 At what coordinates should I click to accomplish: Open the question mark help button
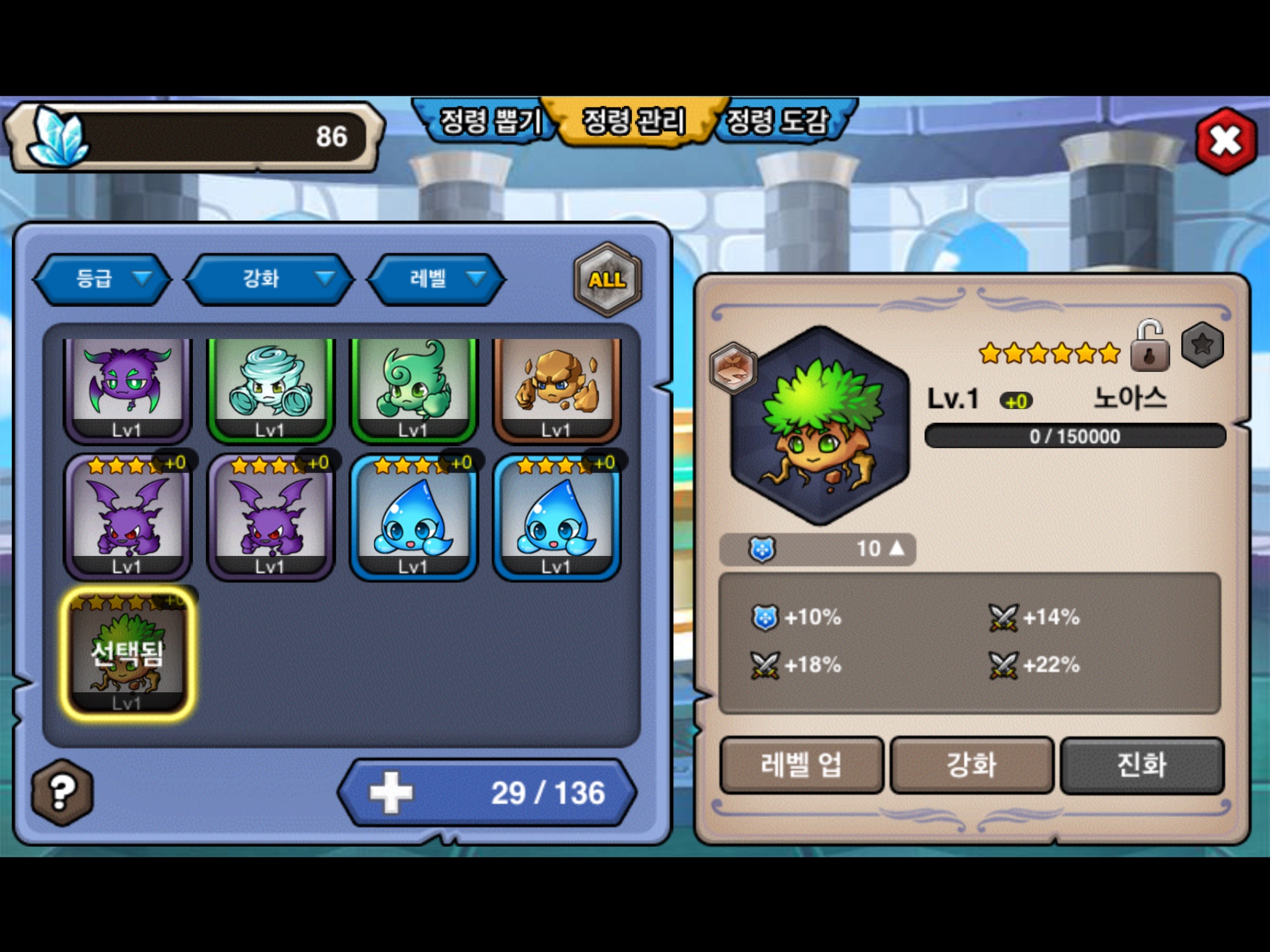62,792
